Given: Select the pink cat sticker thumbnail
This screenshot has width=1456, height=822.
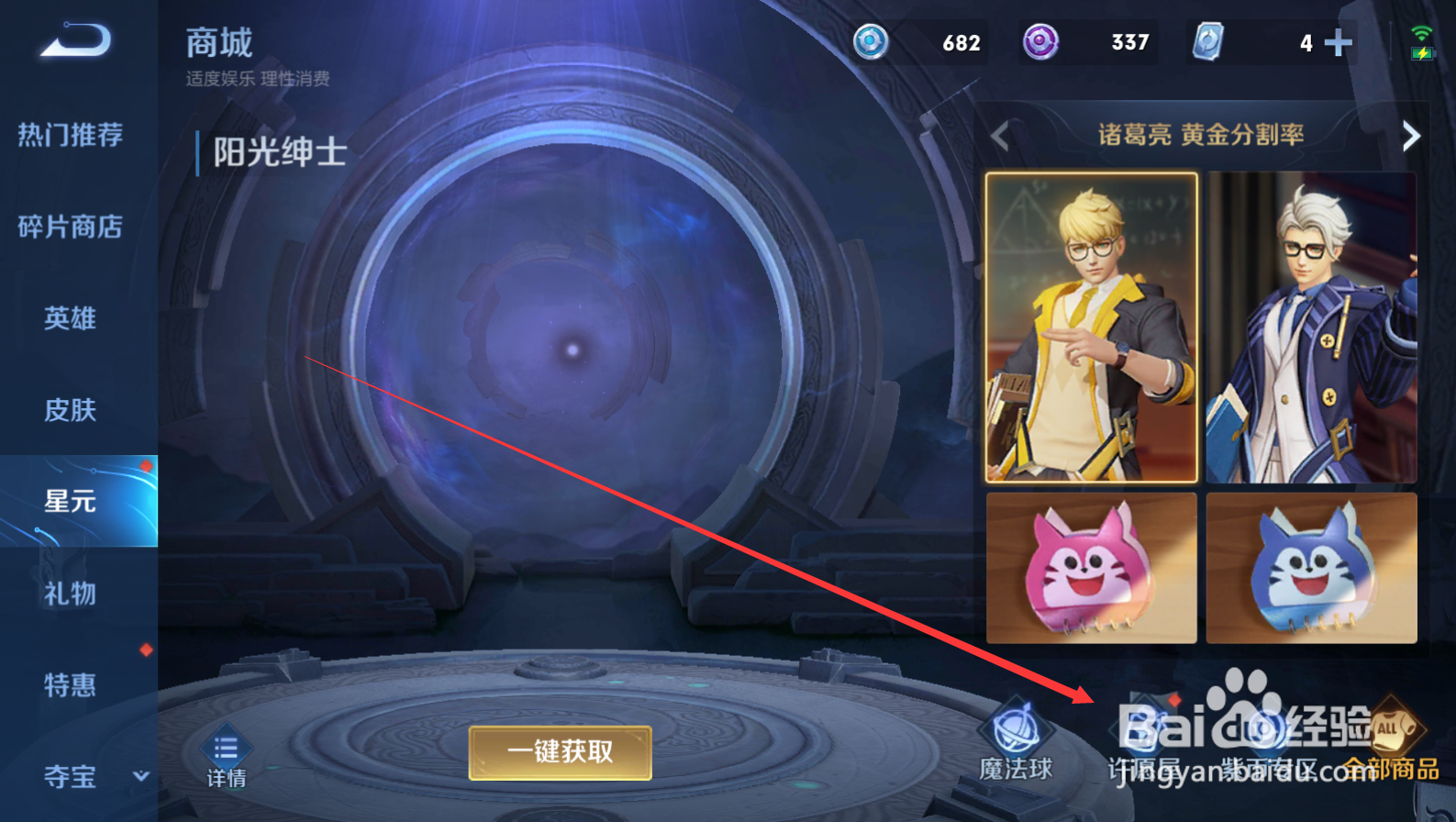Looking at the screenshot, I should (1090, 567).
